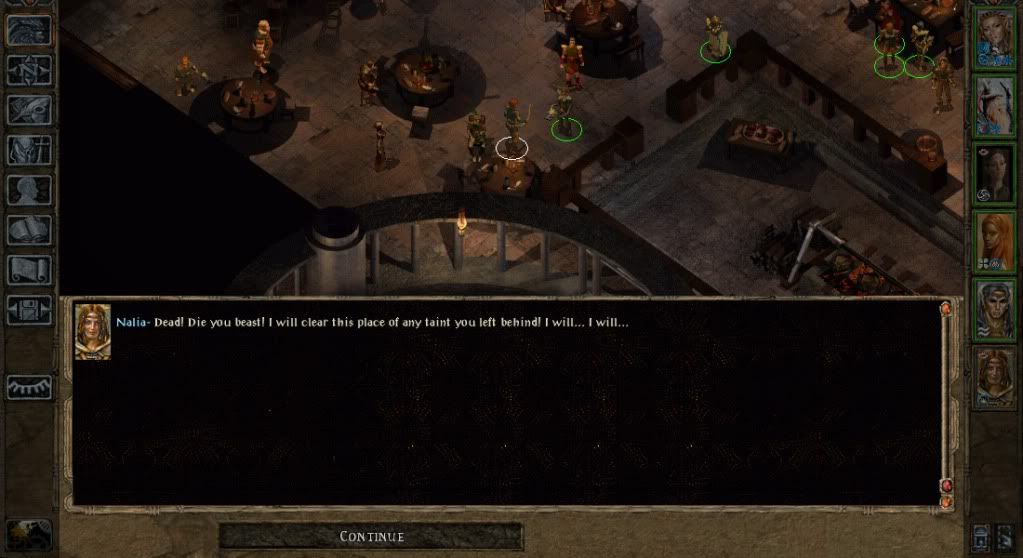
Task: Click Continue to advance Nalia's dialogue
Action: point(371,537)
